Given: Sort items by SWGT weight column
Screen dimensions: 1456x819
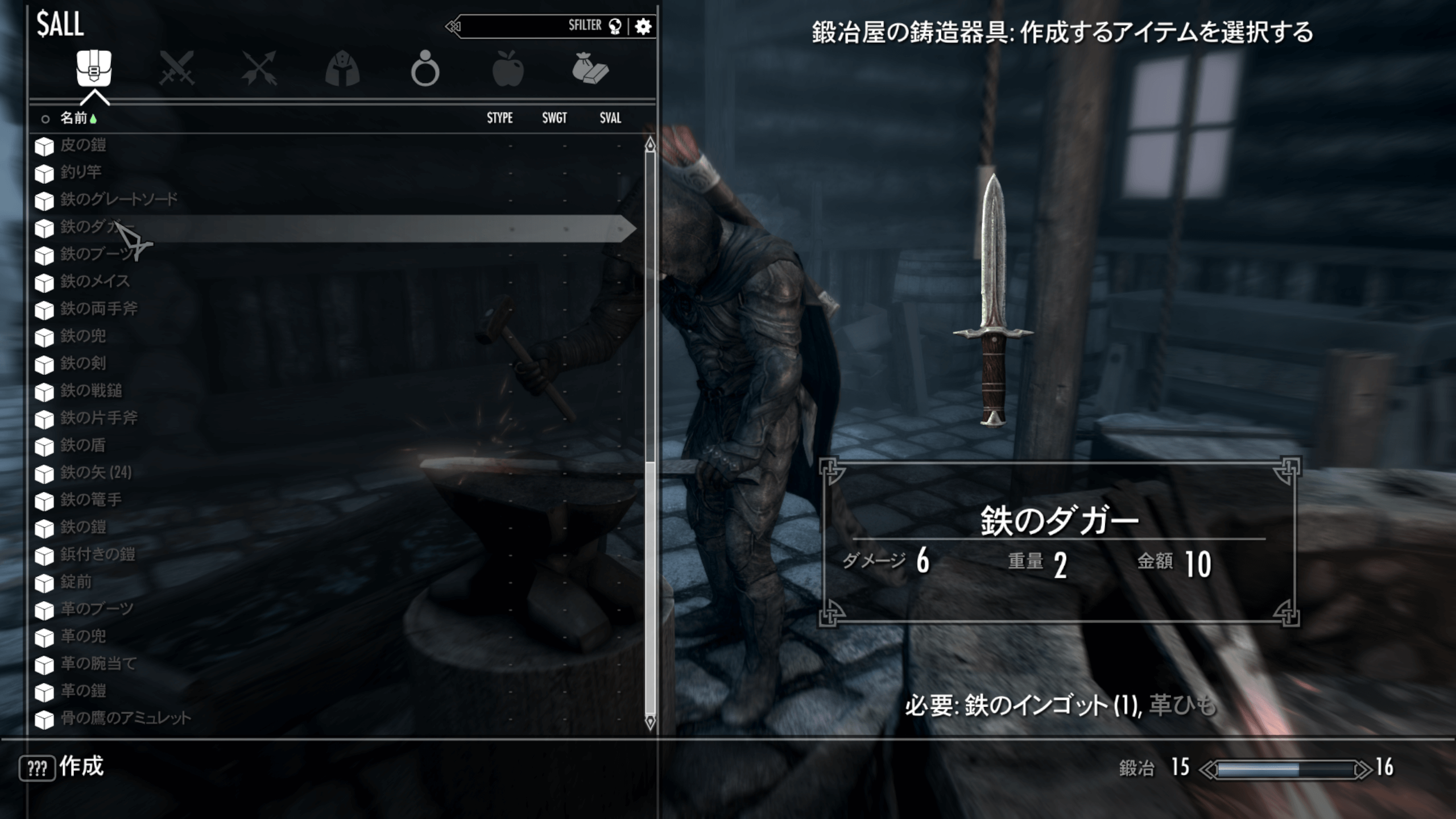Looking at the screenshot, I should 554,118.
